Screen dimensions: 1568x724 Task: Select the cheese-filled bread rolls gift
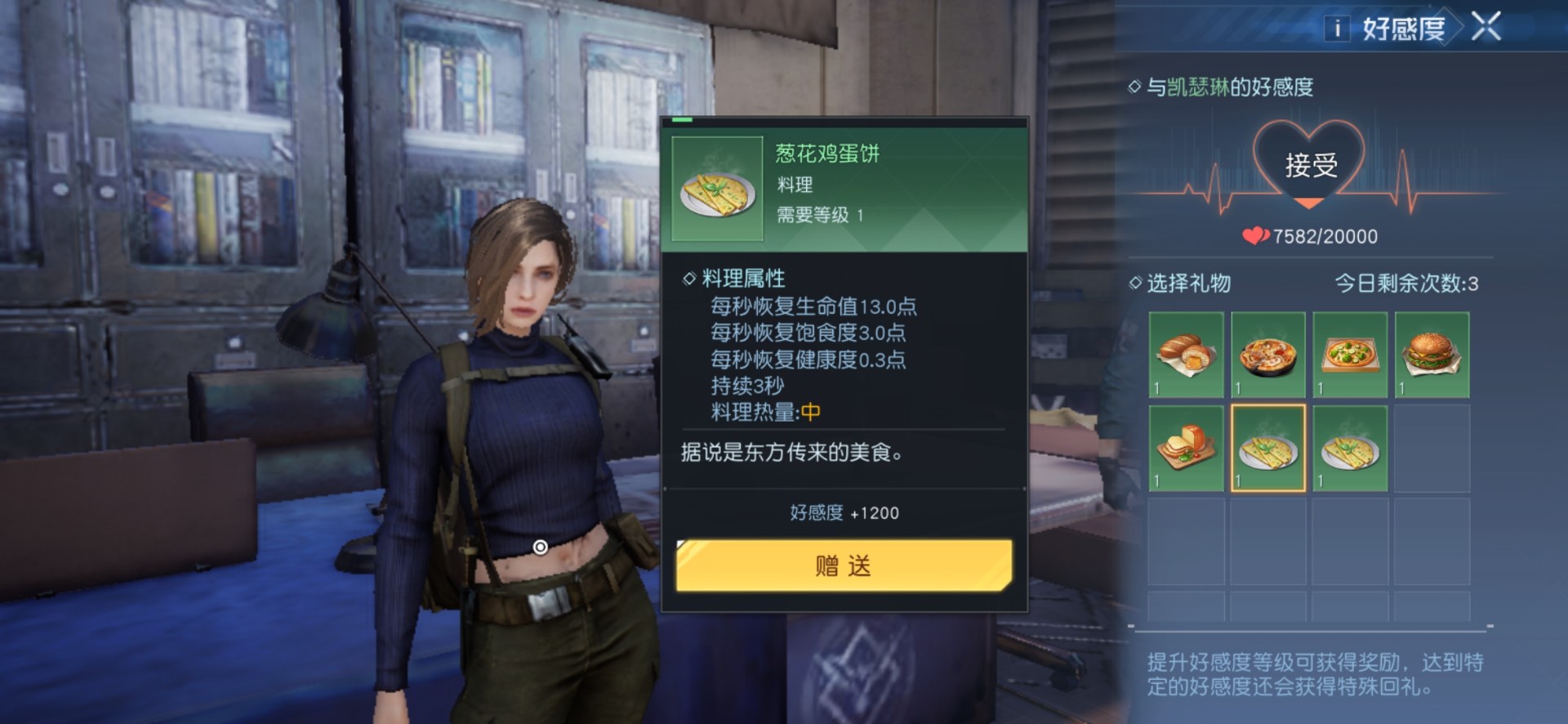(1186, 355)
